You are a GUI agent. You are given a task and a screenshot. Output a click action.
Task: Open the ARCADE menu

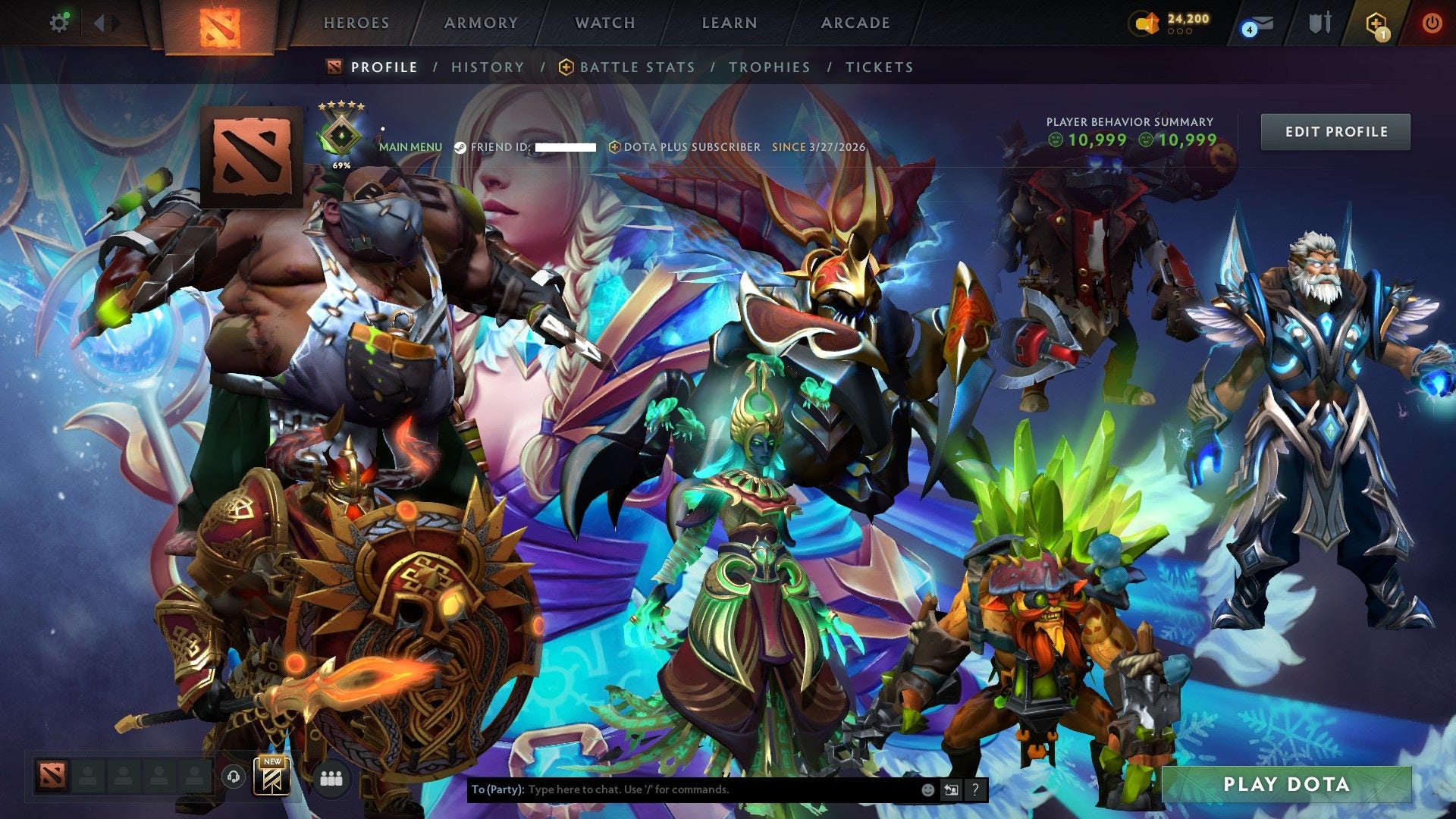tap(855, 23)
